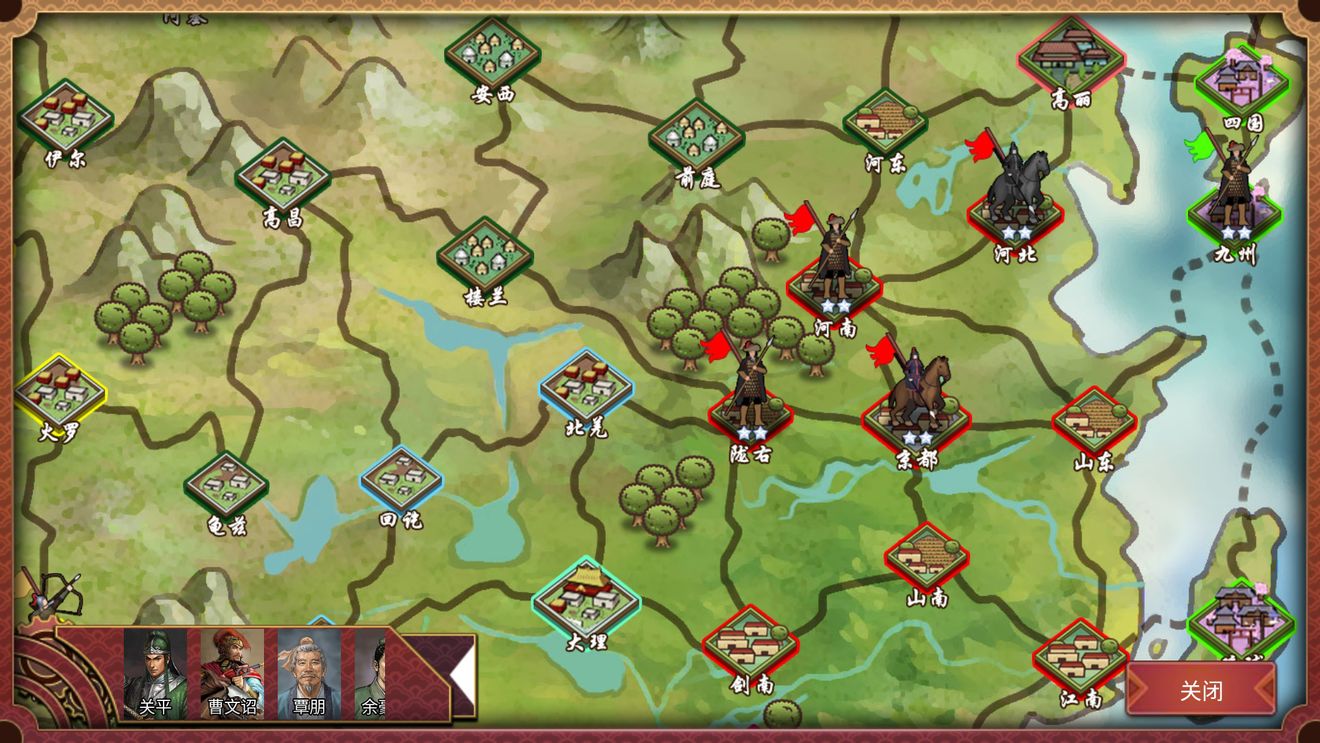Pick general 覃朋 portrait
The width and height of the screenshot is (1320, 743).
[x=309, y=673]
